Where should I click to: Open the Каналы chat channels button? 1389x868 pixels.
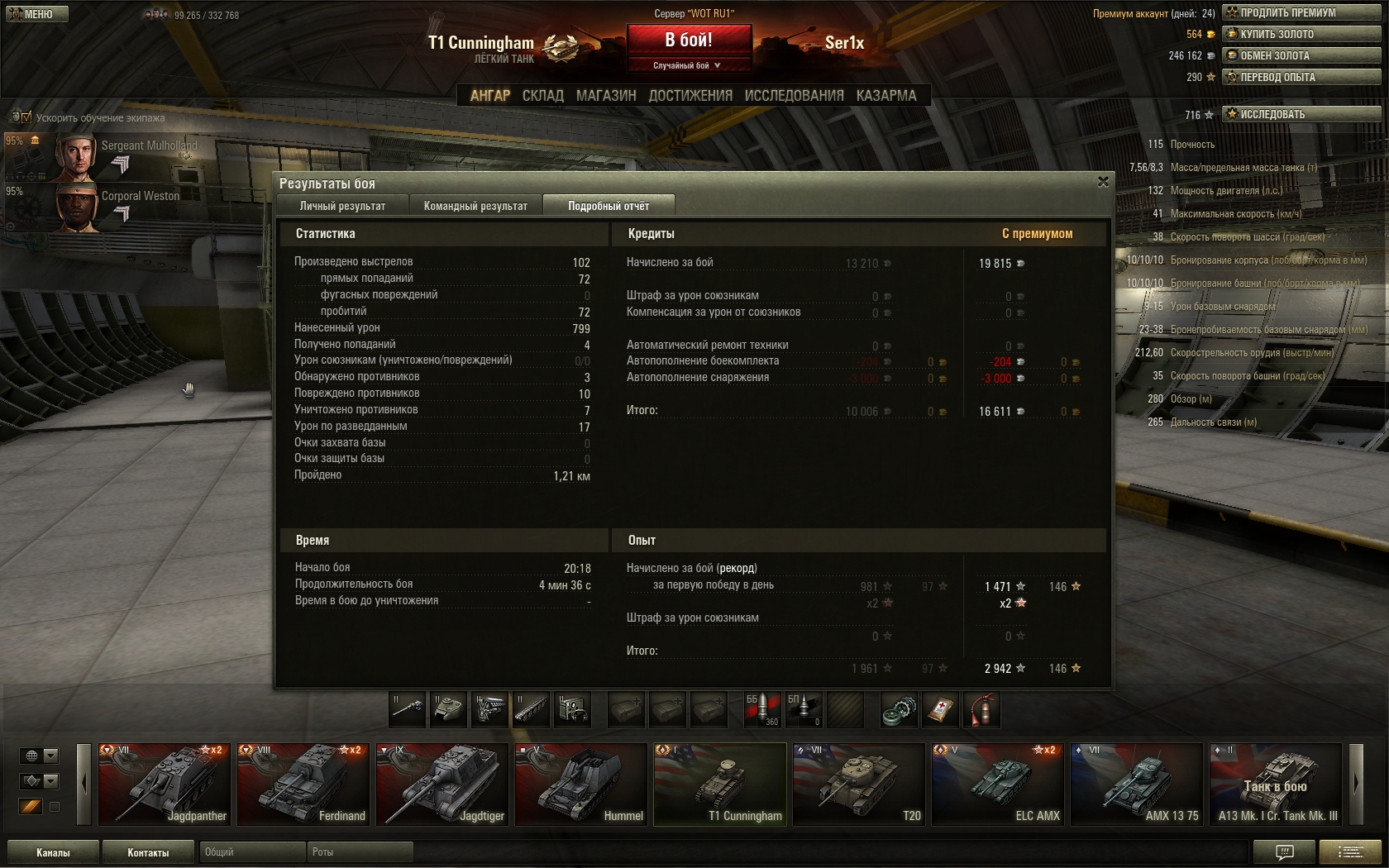(53, 852)
